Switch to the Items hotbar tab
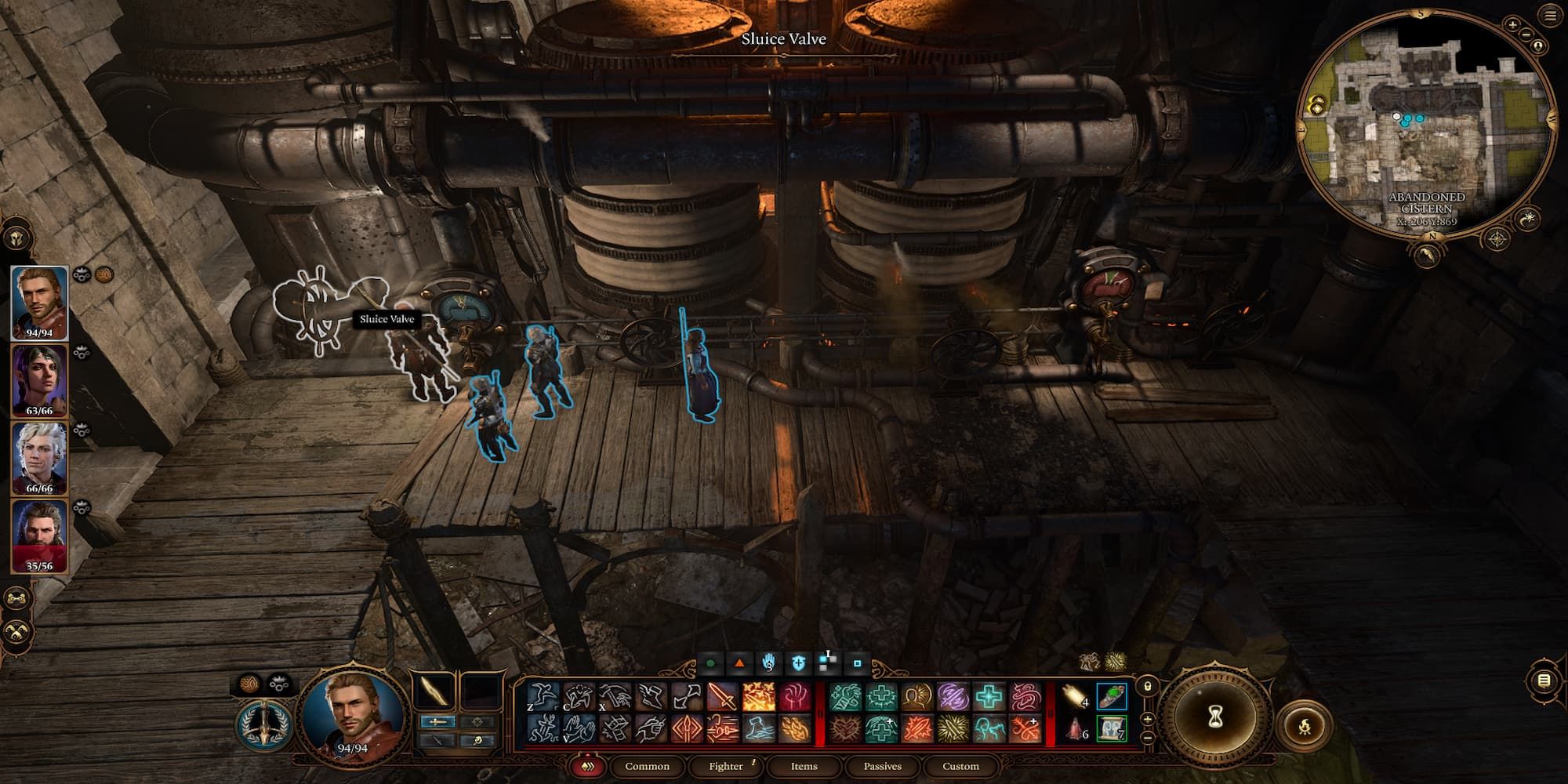 802,766
